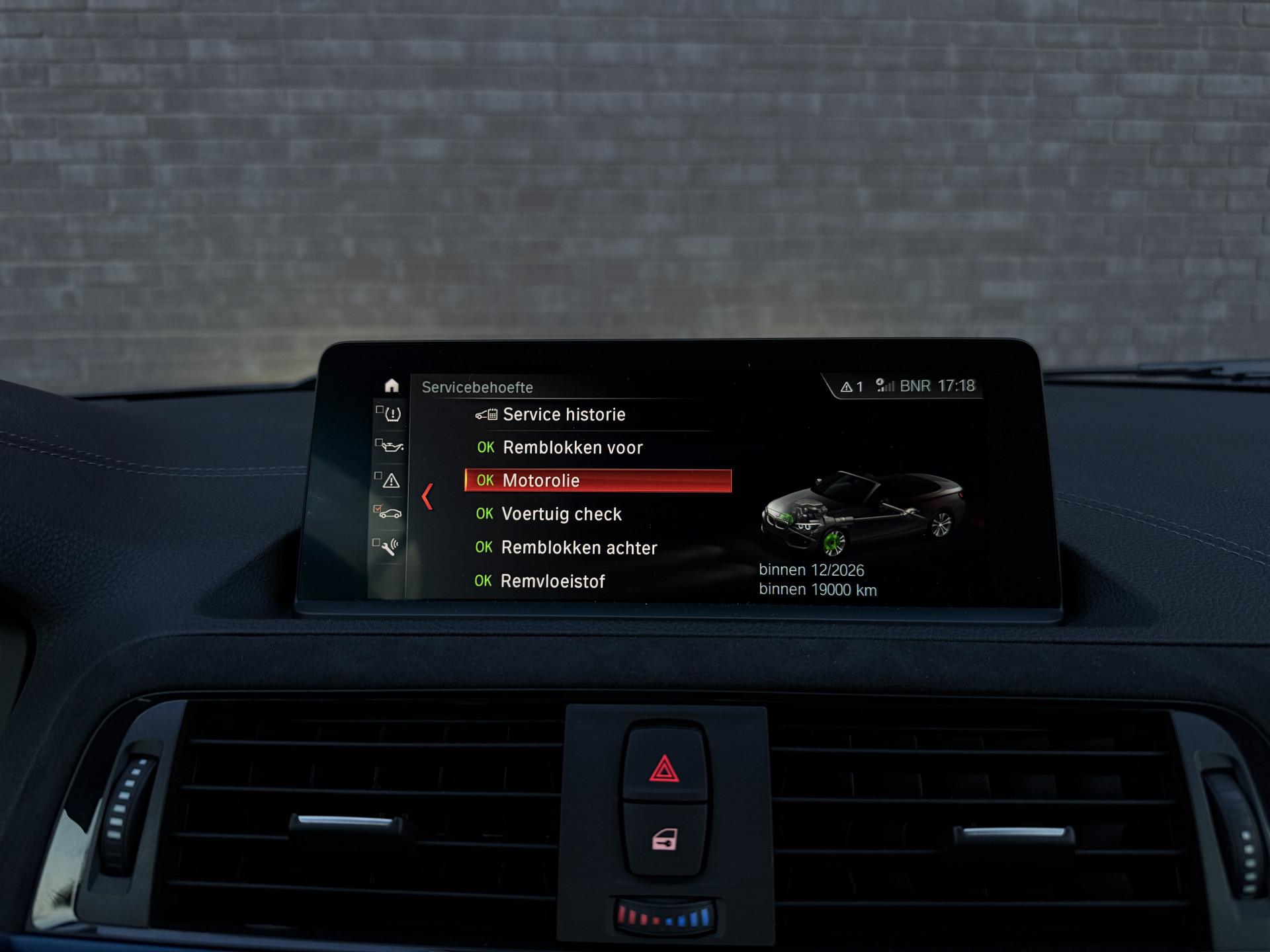Open tire pressure monitor icon
1270x952 pixels.
pos(392,415)
